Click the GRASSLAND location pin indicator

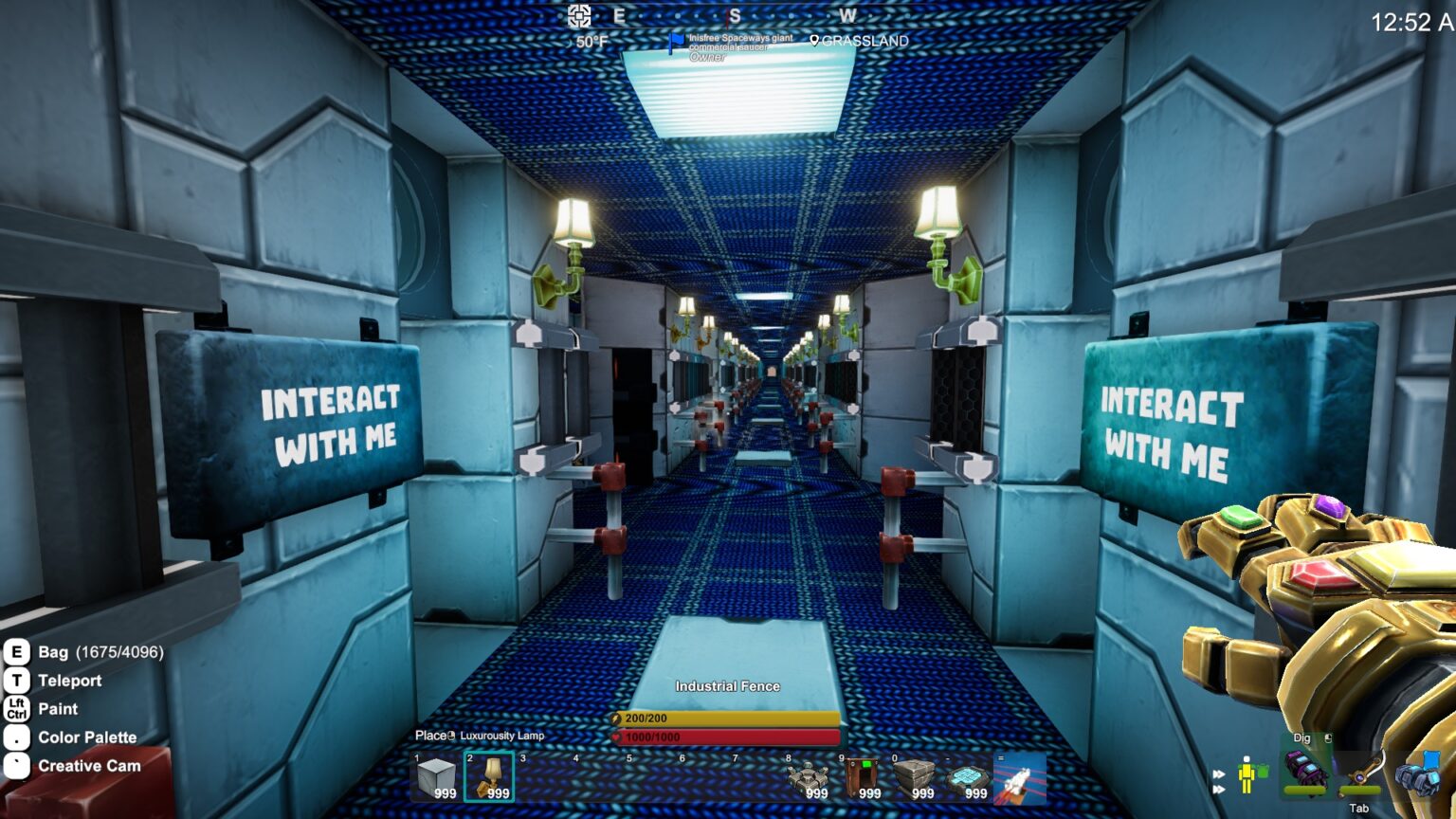tap(814, 41)
